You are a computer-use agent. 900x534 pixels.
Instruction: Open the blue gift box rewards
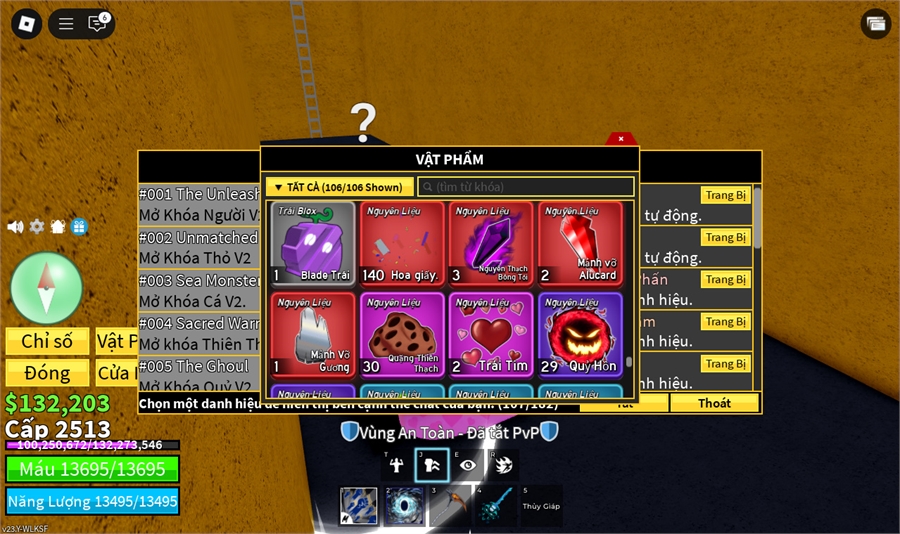tap(80, 227)
